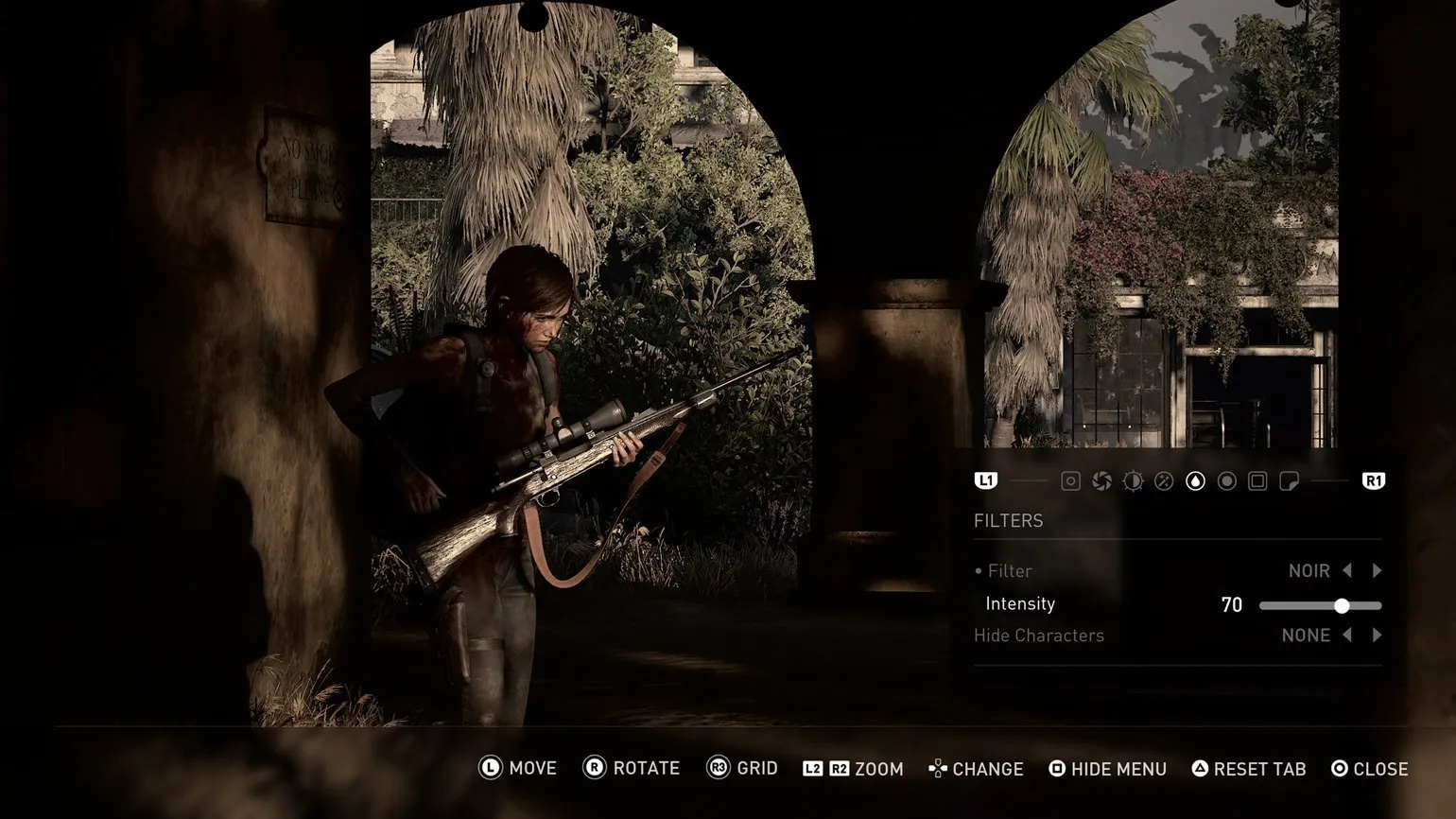1456x819 pixels.
Task: Select the half-shaded sun brightness tab
Action: [1133, 481]
